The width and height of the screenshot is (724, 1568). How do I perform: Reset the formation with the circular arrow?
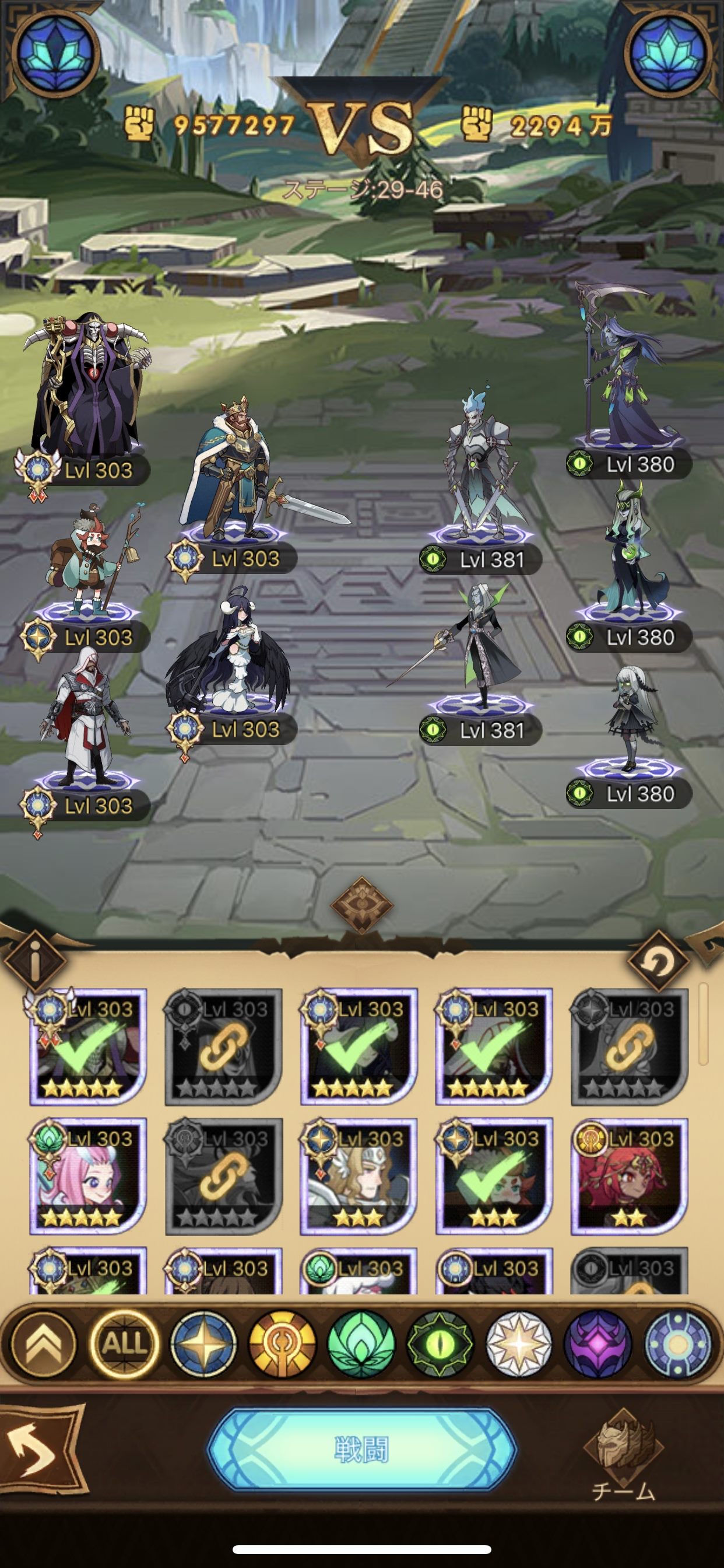[x=657, y=962]
